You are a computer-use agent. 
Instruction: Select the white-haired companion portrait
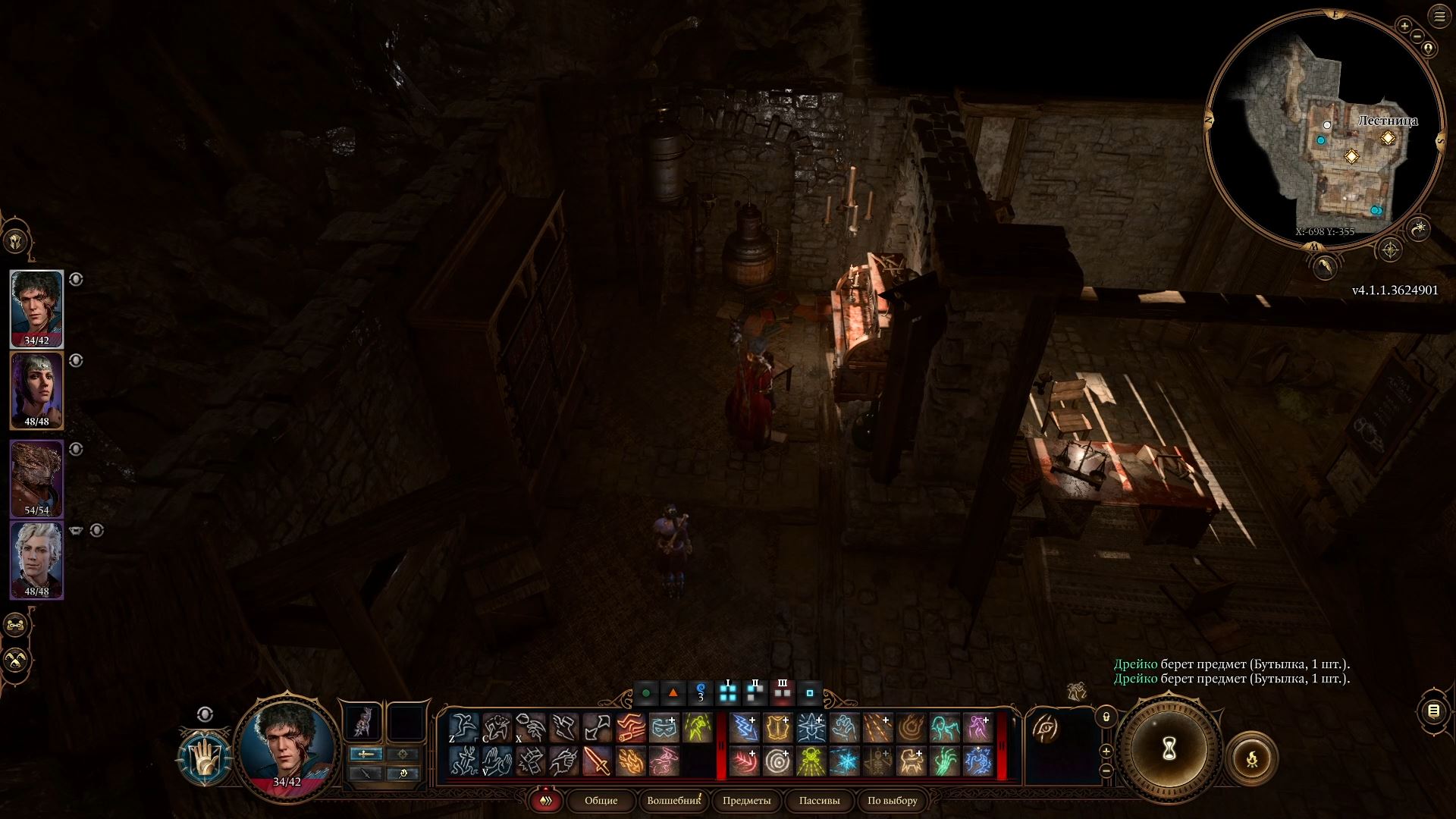36,559
